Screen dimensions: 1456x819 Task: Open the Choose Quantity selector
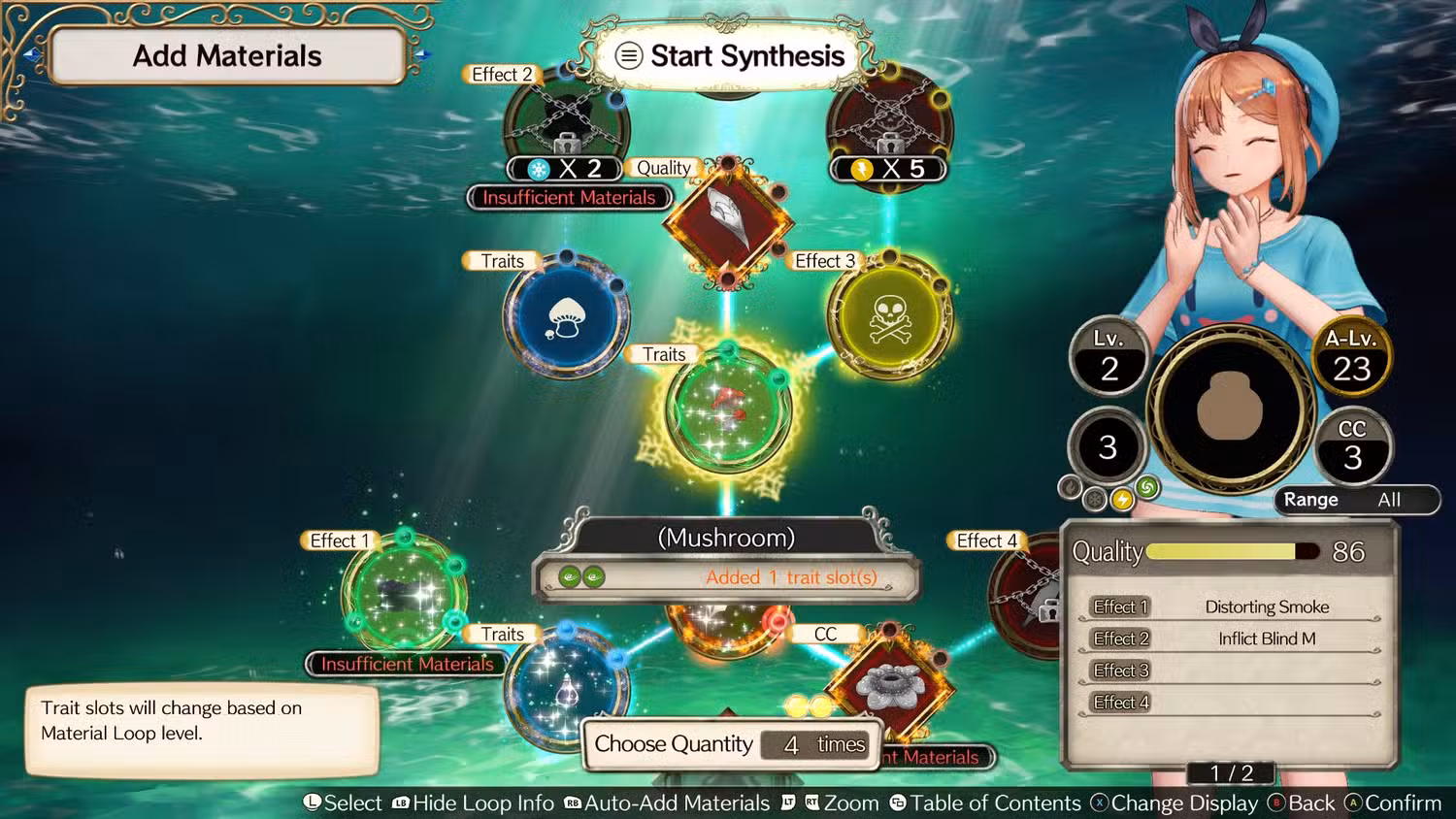click(x=731, y=744)
